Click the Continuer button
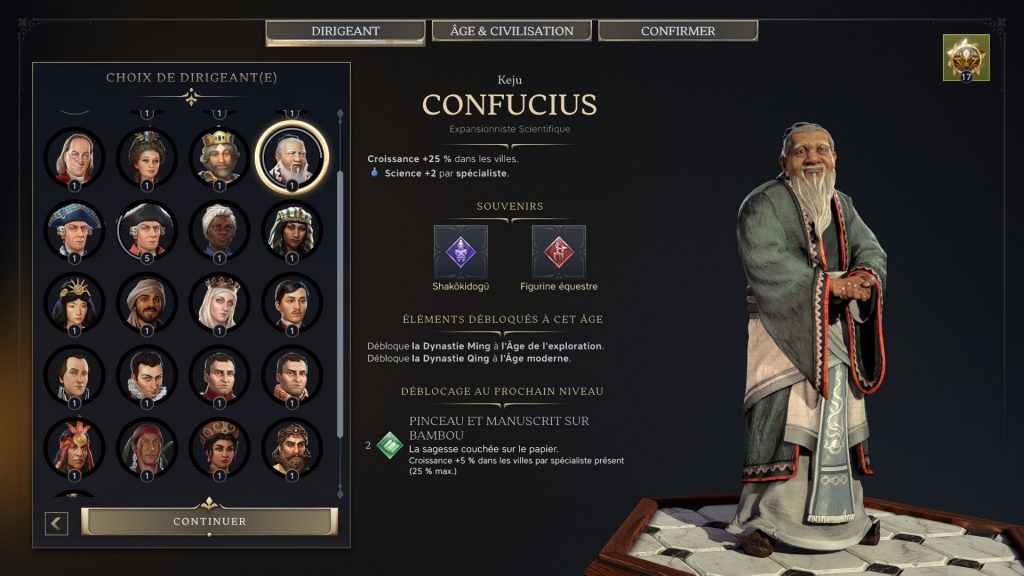The width and height of the screenshot is (1024, 576). point(209,521)
